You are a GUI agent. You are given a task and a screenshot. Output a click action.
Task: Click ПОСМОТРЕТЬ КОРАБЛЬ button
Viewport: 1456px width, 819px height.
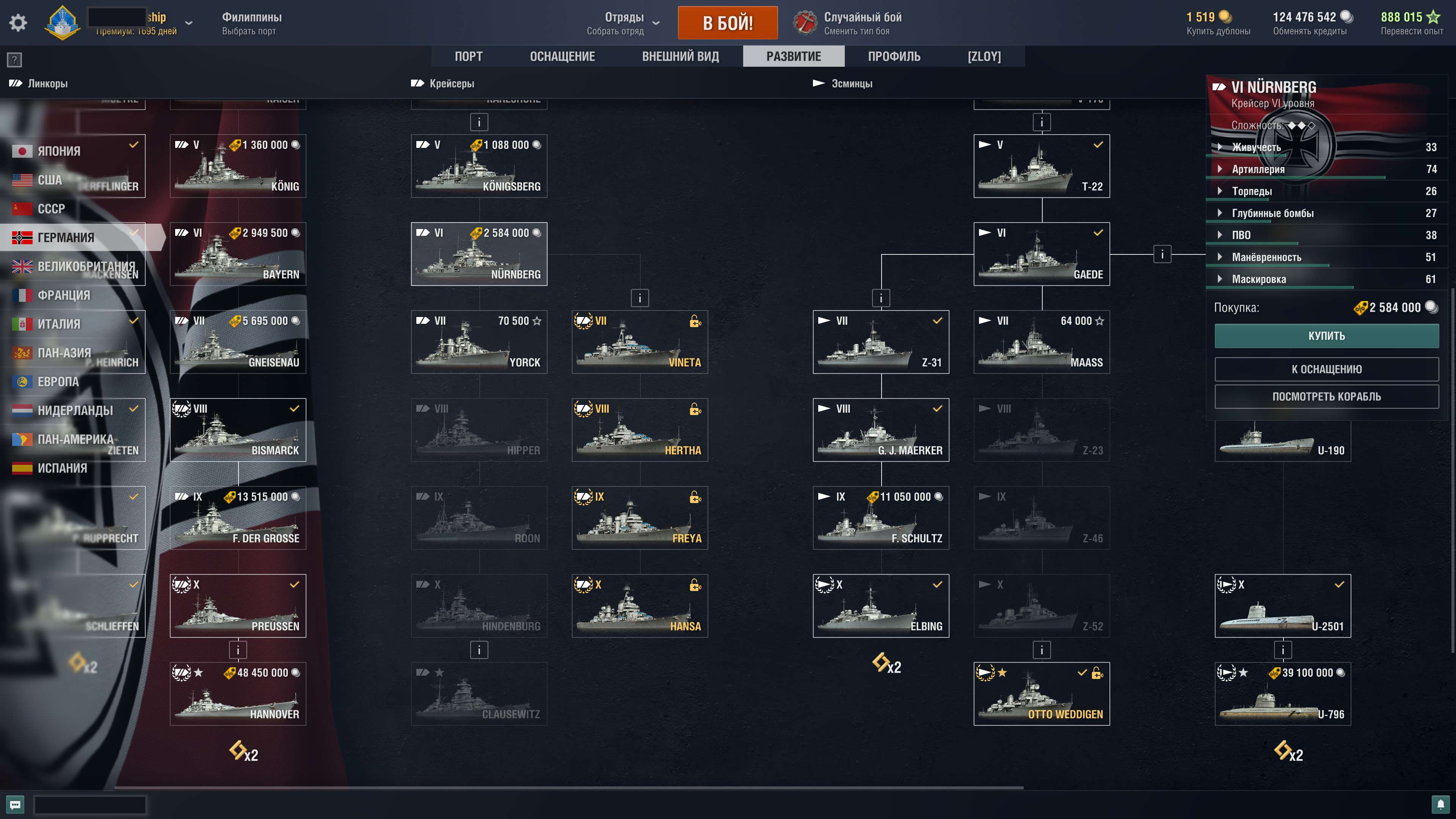click(x=1327, y=396)
